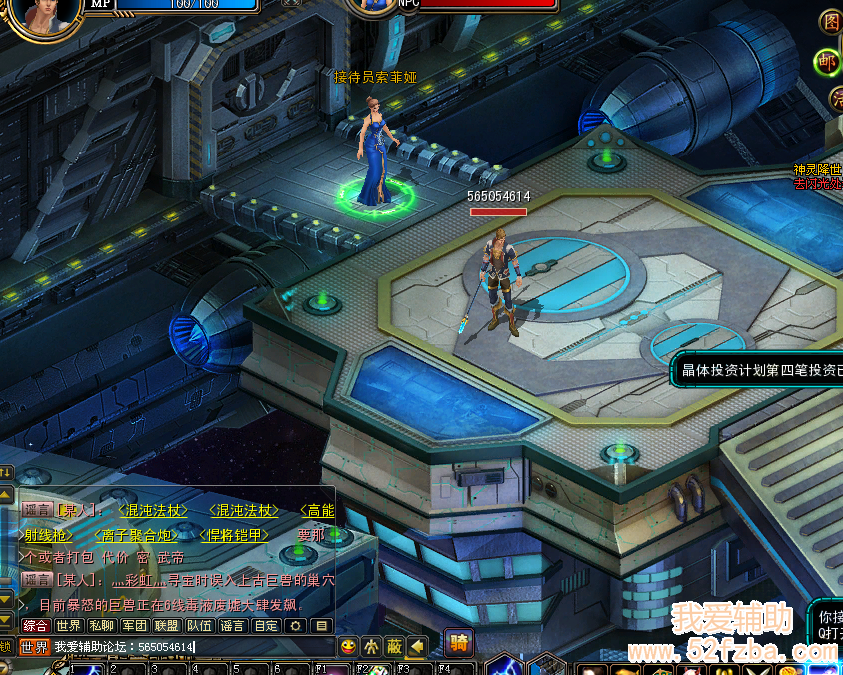Click the 离子聚合炮 item link in chat
This screenshot has width=843, height=675.
[x=136, y=536]
